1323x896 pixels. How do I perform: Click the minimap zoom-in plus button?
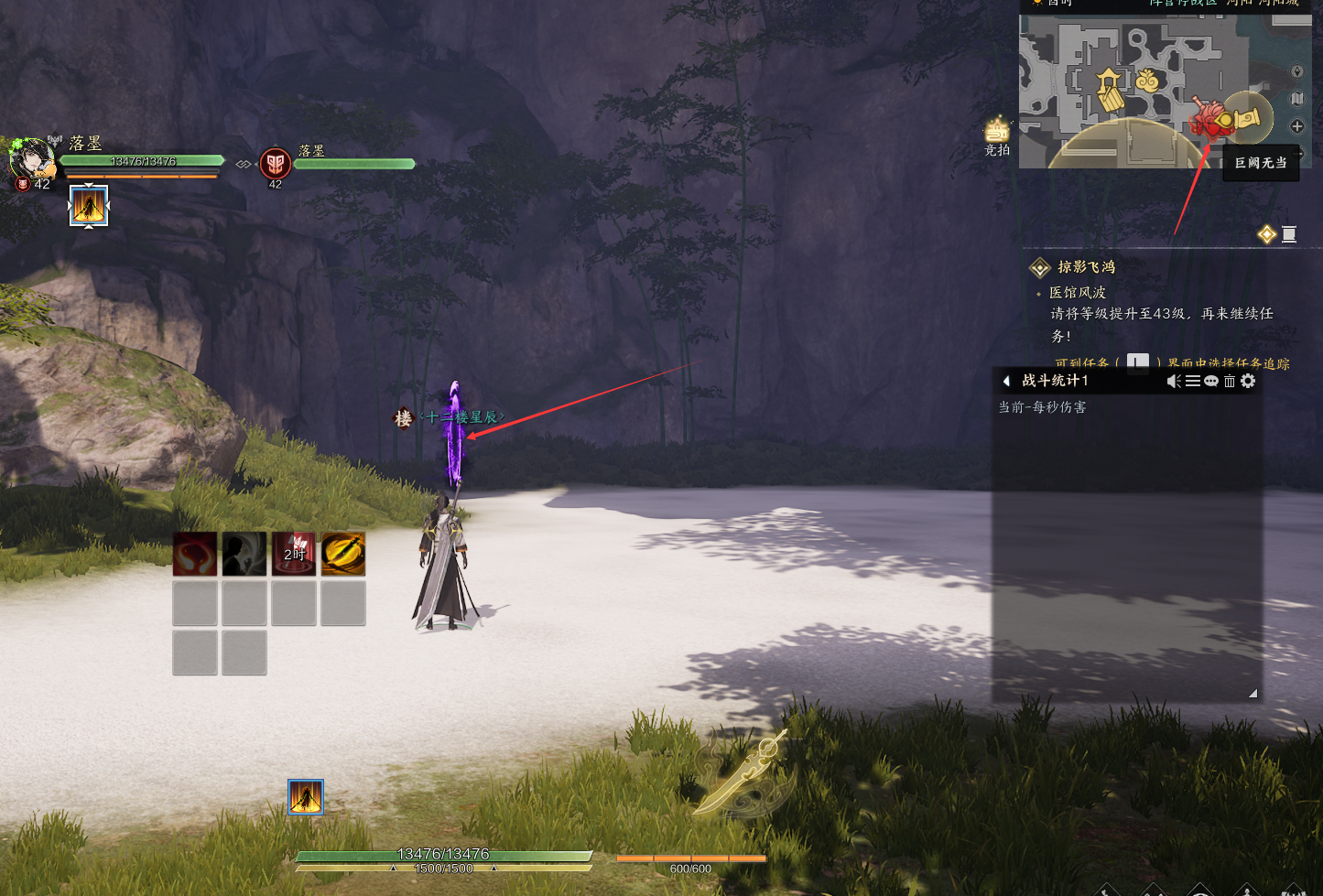1296,126
